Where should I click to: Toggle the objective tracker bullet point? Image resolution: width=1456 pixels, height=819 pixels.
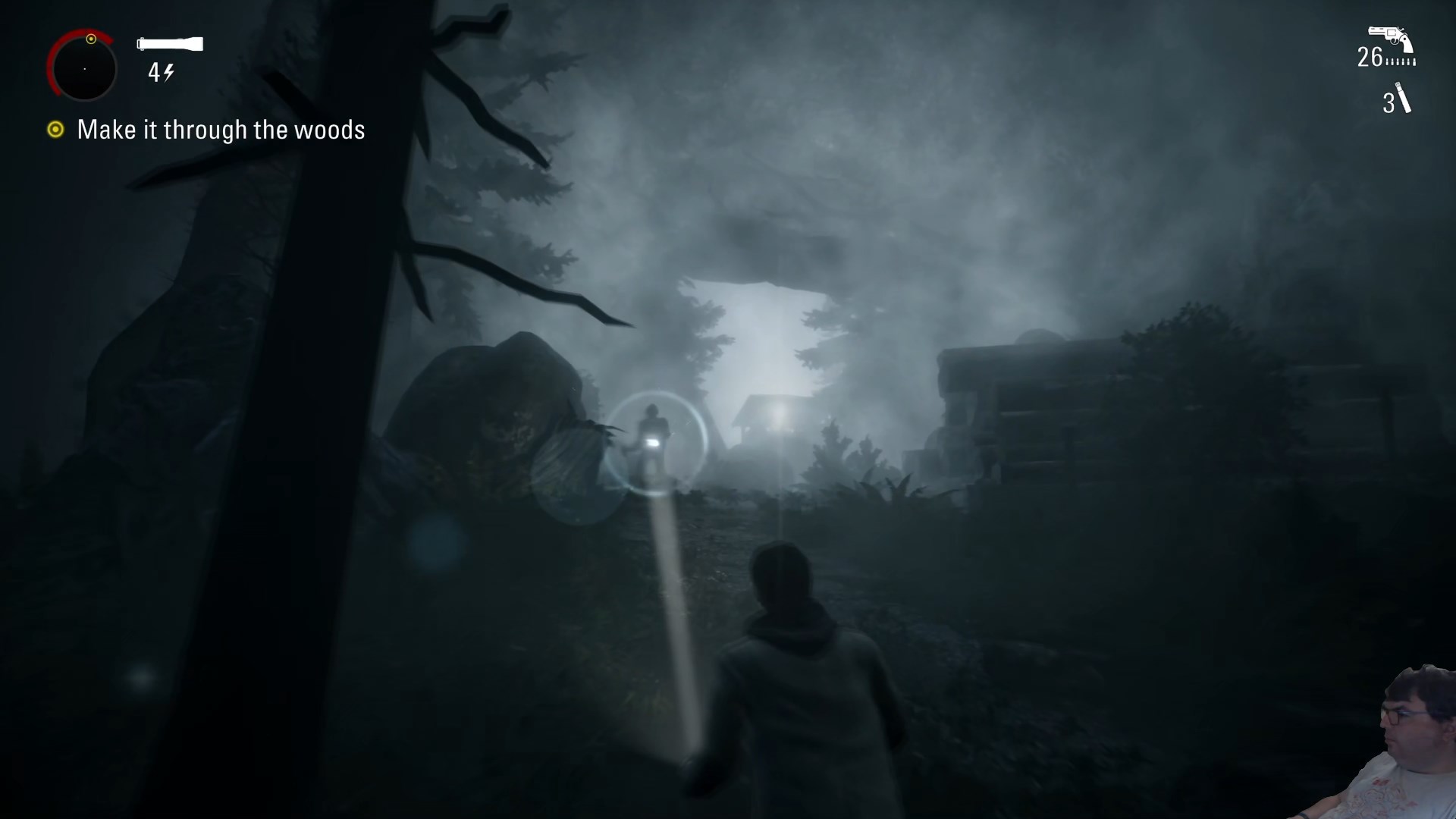coord(55,130)
